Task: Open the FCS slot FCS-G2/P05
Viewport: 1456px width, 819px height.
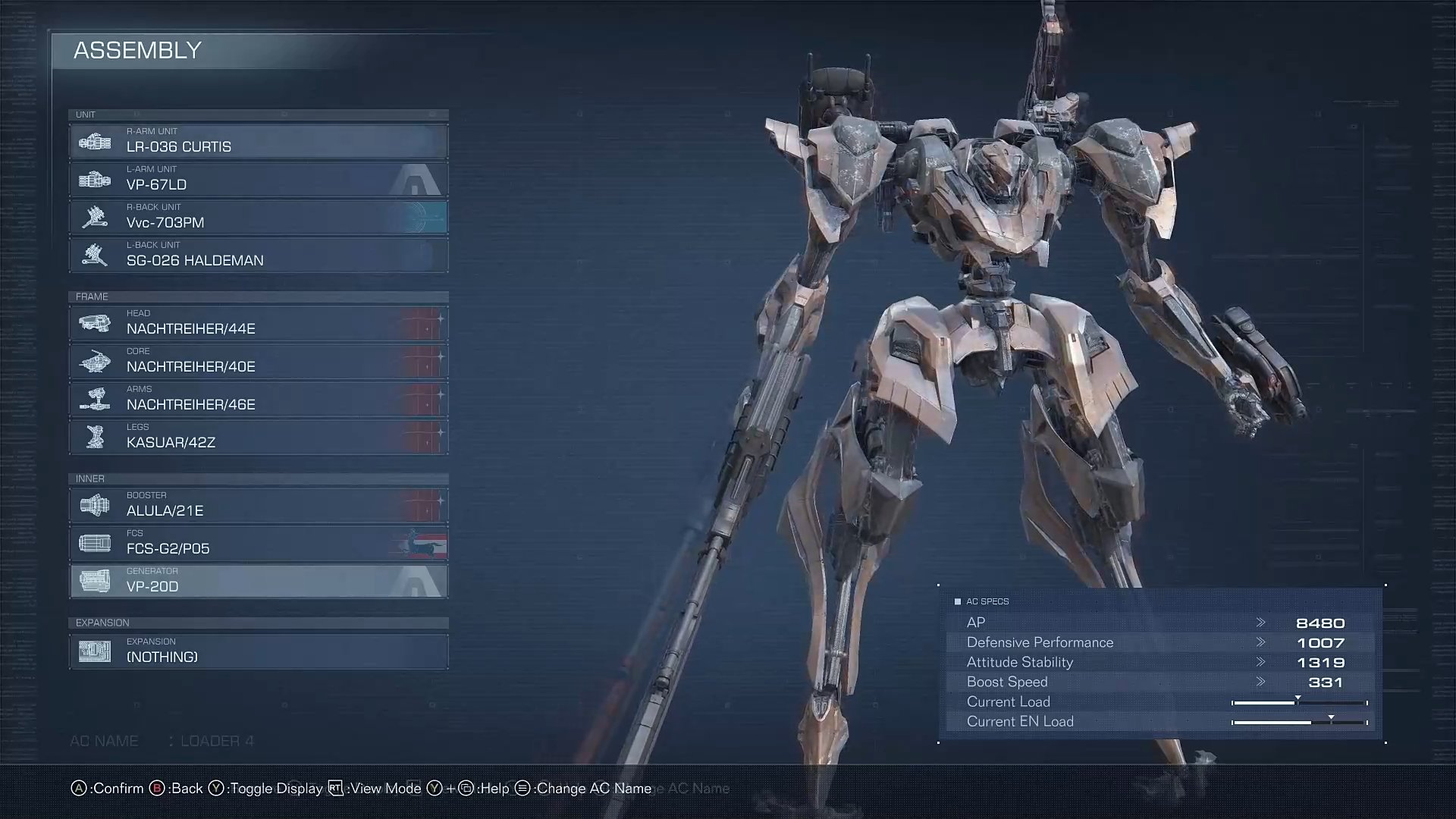Action: [258, 543]
